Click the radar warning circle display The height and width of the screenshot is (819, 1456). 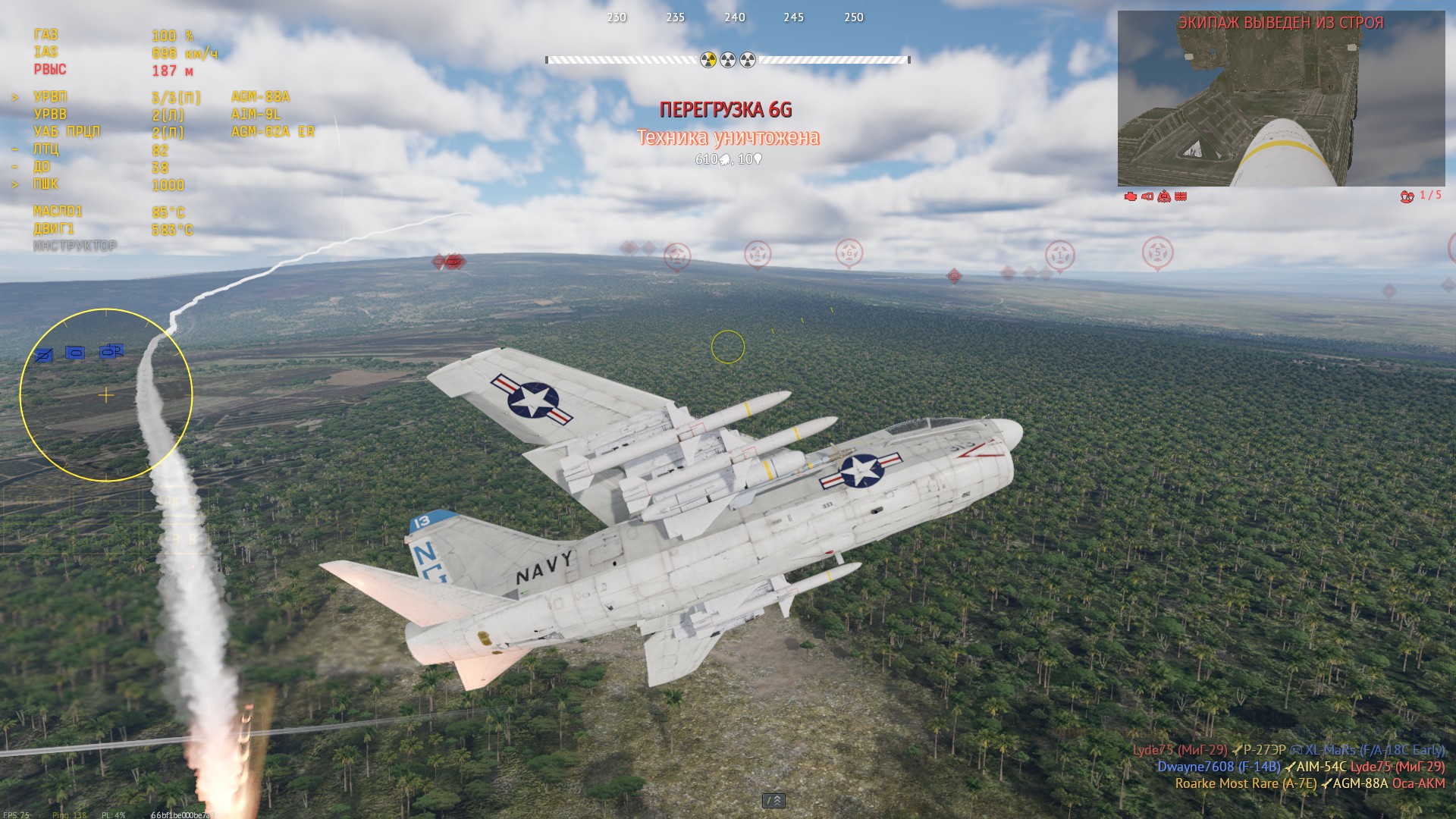(106, 395)
